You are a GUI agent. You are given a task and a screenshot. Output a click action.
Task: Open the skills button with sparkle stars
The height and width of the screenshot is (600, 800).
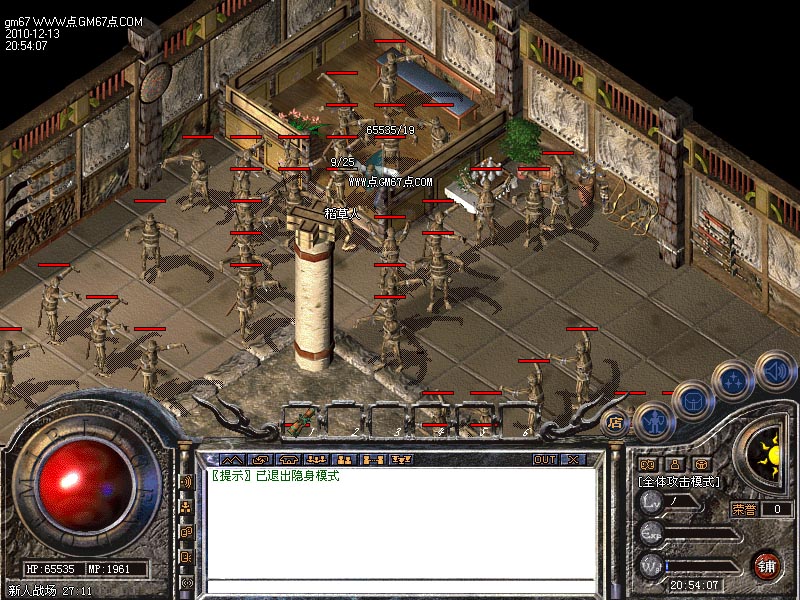pyautogui.click(x=733, y=380)
